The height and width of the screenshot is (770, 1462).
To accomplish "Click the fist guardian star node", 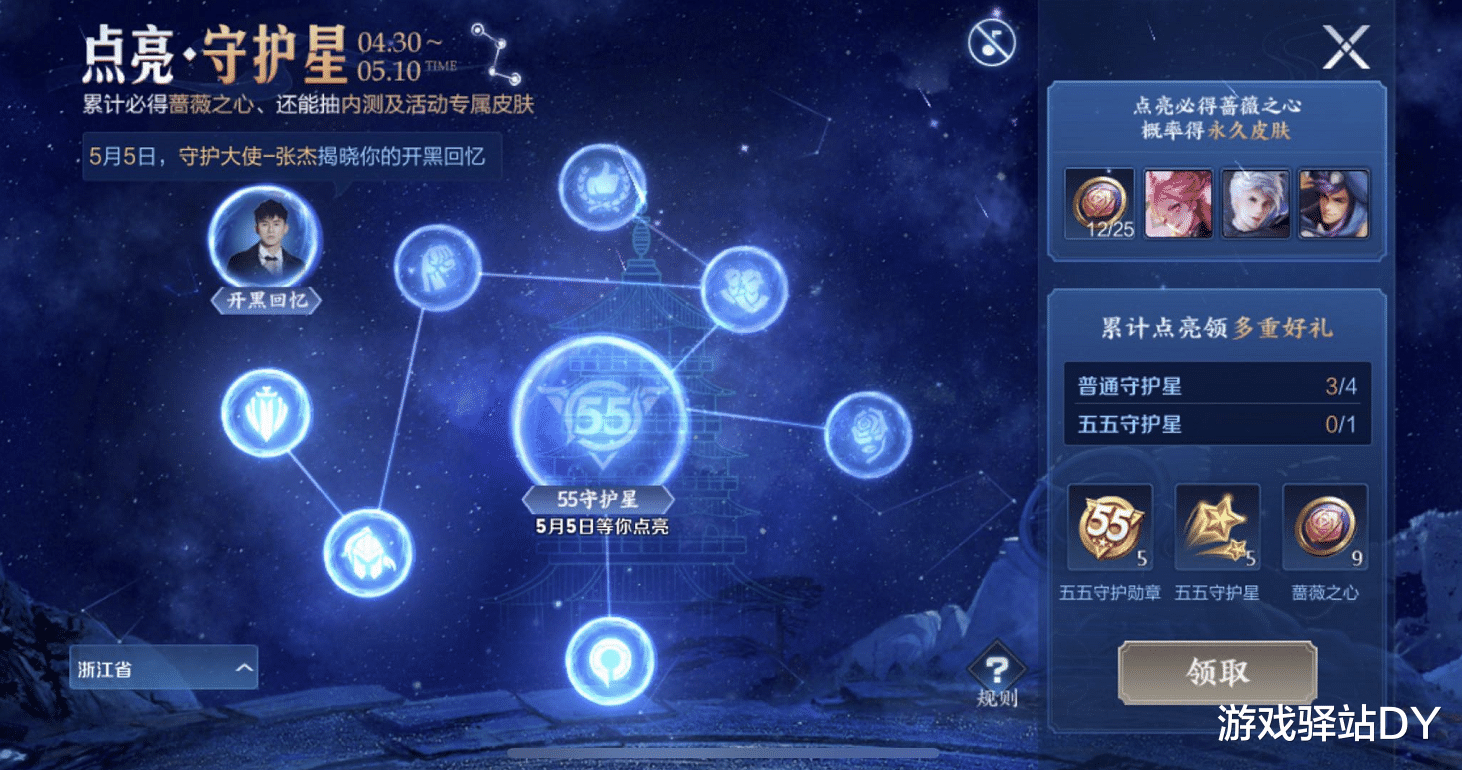I will click(x=435, y=270).
